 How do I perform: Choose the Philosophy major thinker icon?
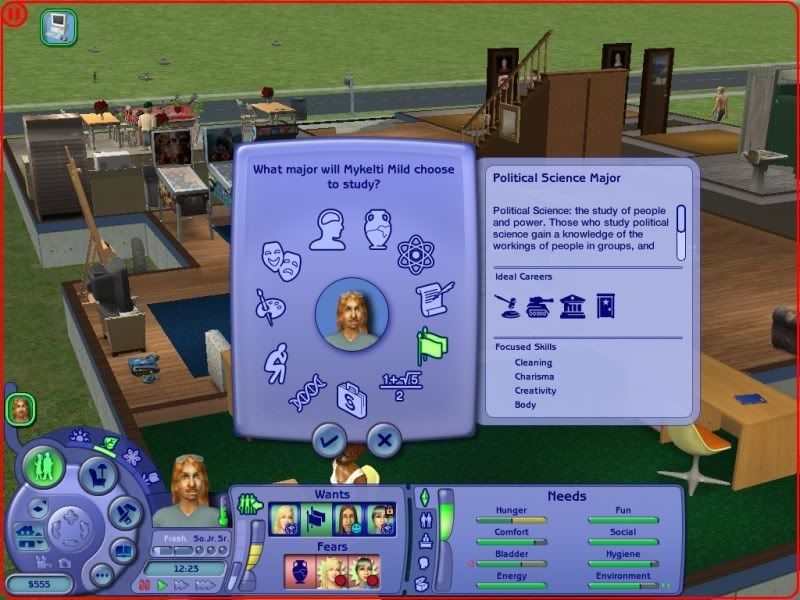pos(276,362)
